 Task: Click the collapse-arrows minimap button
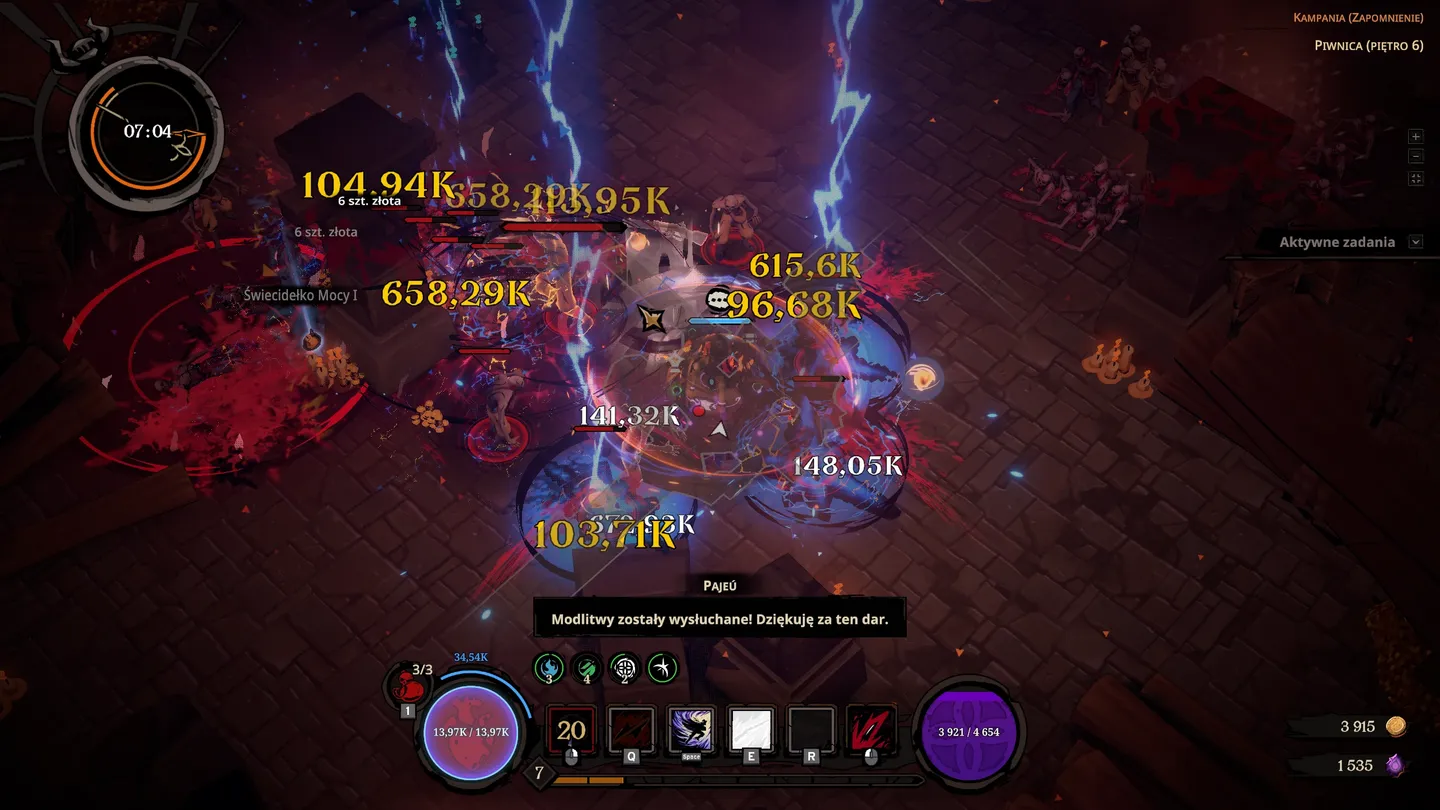tap(1415, 179)
